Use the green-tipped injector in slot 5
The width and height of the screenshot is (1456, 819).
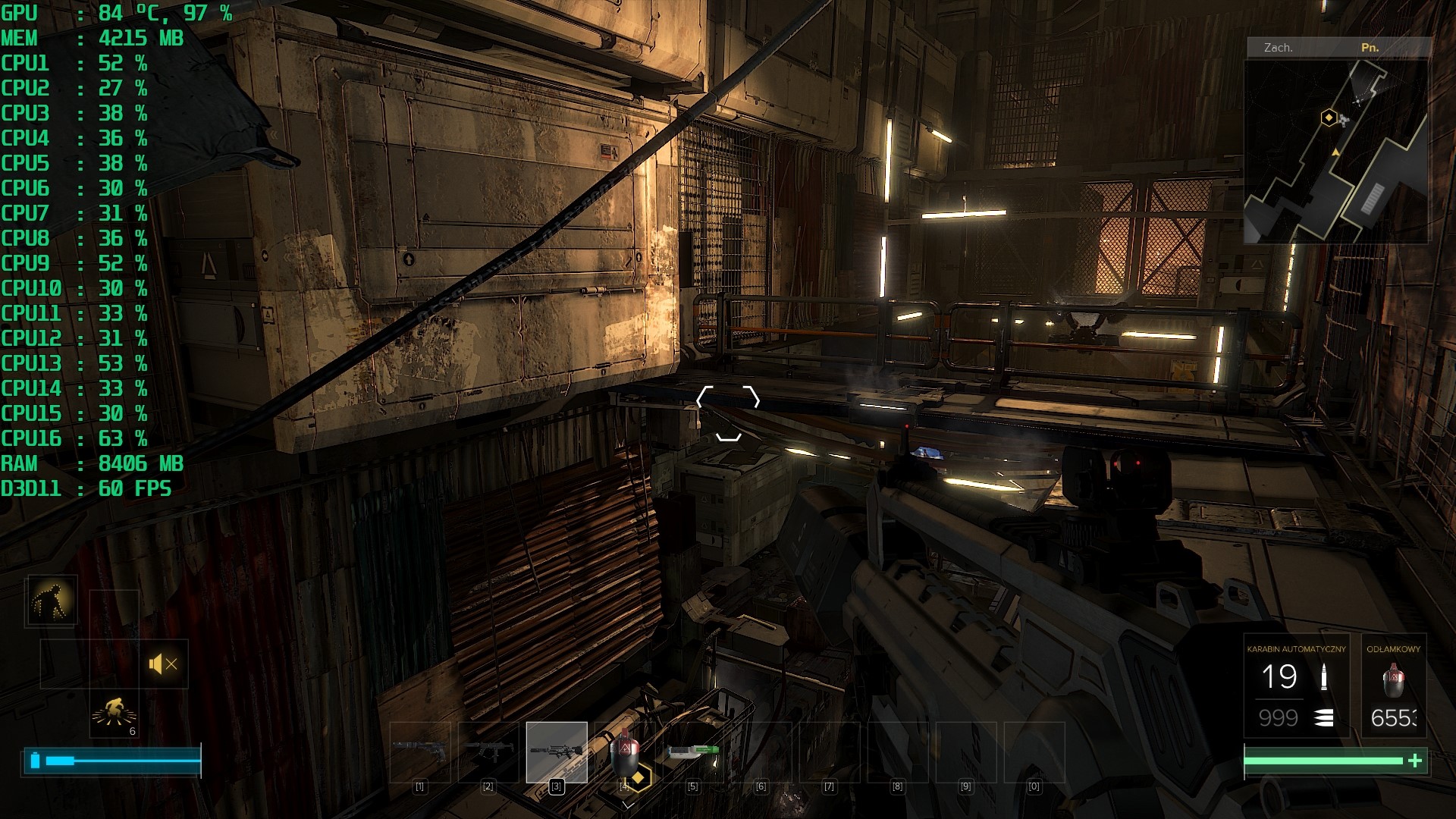(x=692, y=752)
